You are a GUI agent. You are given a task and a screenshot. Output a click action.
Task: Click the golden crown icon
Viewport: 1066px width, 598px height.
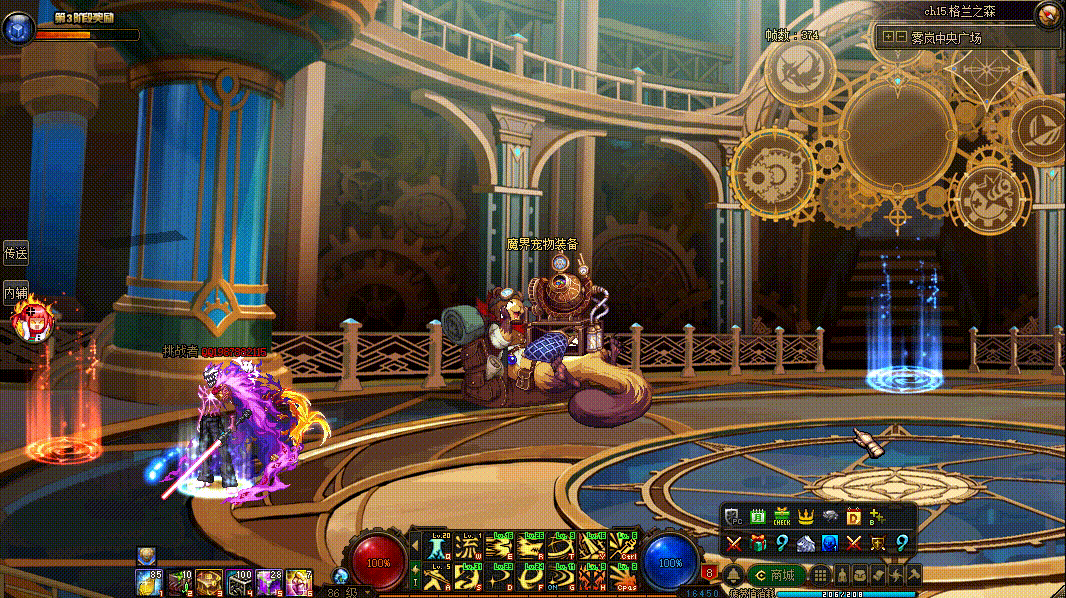coord(806,517)
